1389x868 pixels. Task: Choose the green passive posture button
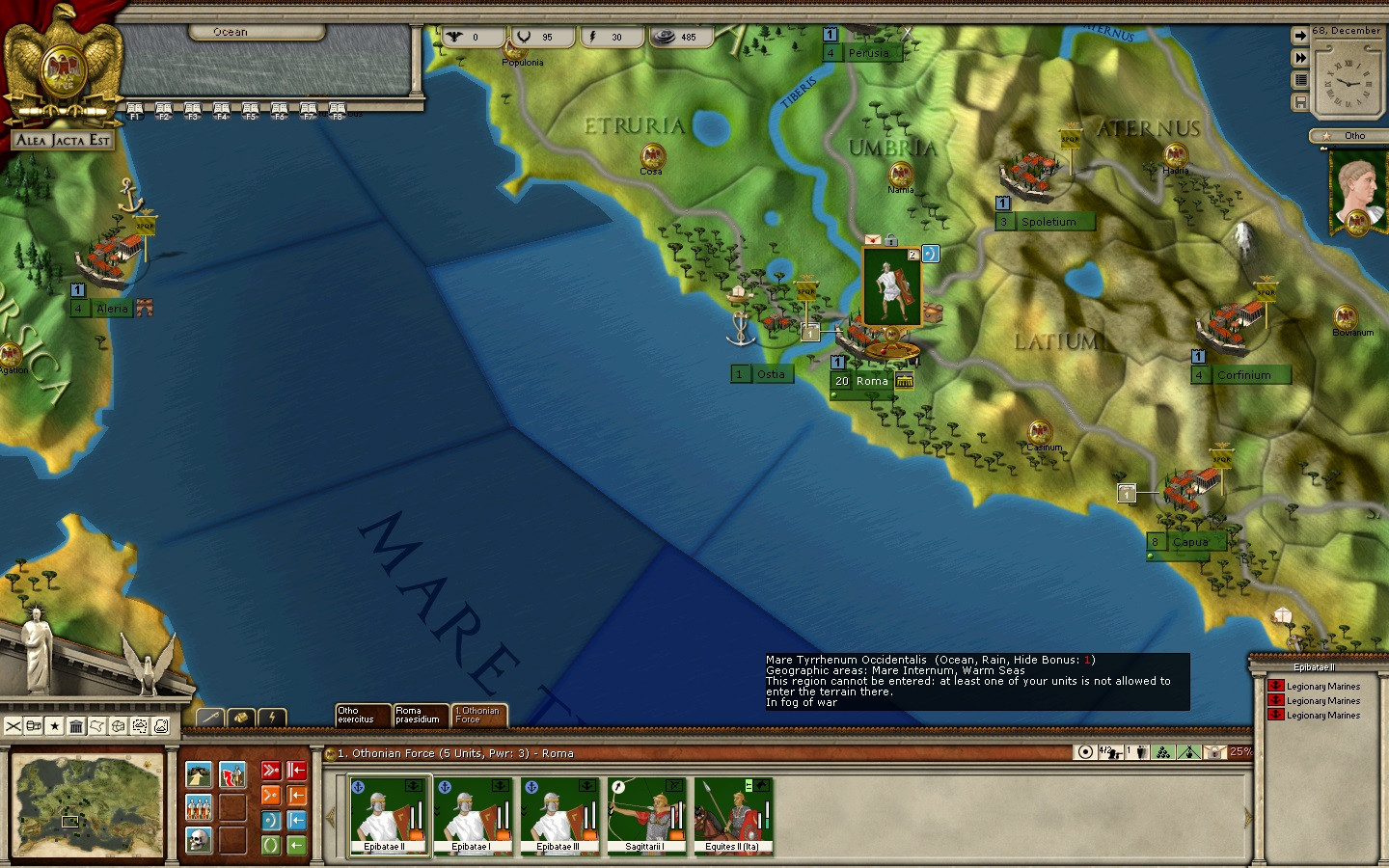(271, 845)
